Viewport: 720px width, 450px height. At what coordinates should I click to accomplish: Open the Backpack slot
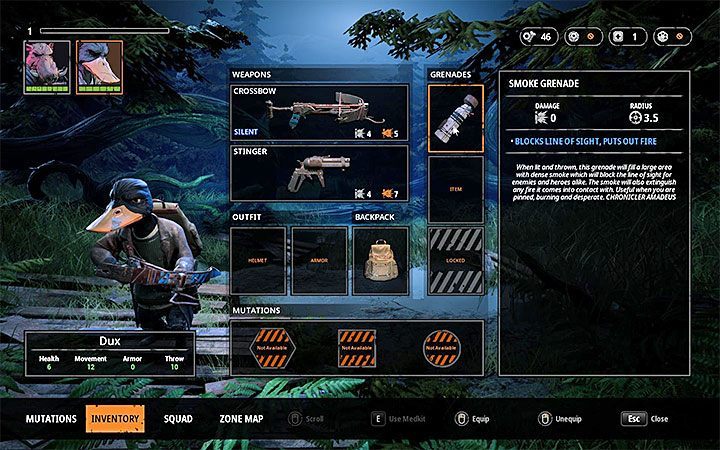[x=381, y=260]
